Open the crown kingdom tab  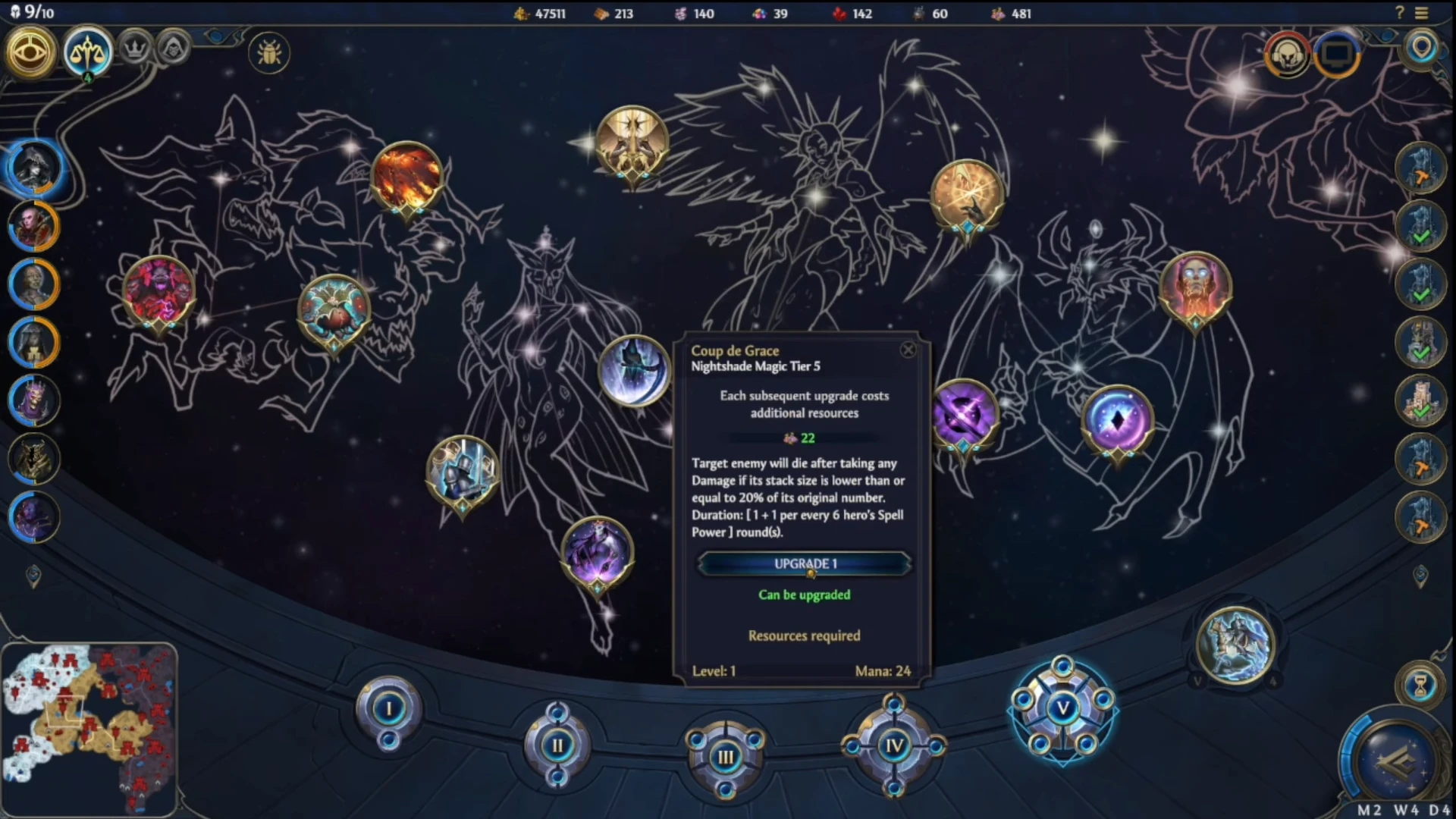point(135,50)
